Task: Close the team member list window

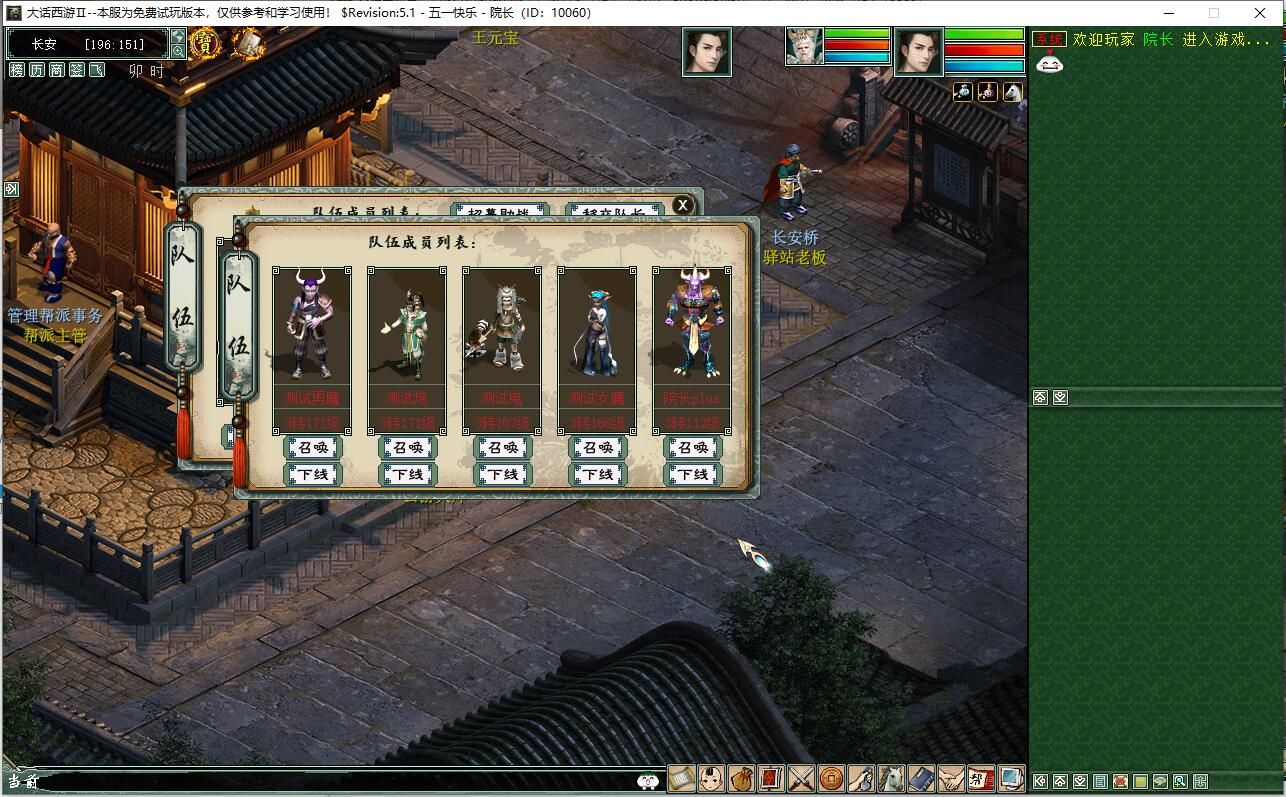Action: click(683, 205)
